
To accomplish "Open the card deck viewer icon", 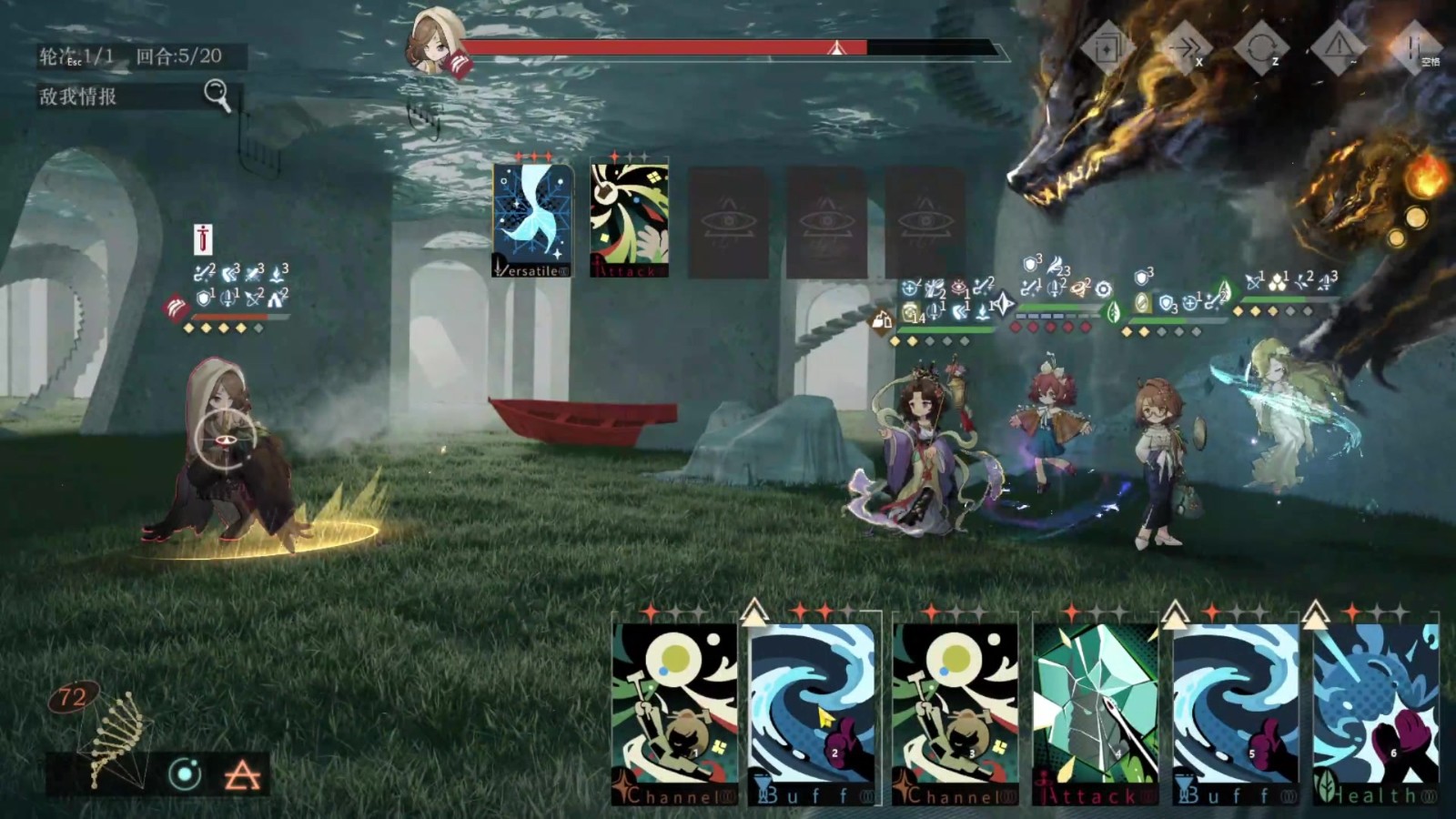I will 1107,46.
